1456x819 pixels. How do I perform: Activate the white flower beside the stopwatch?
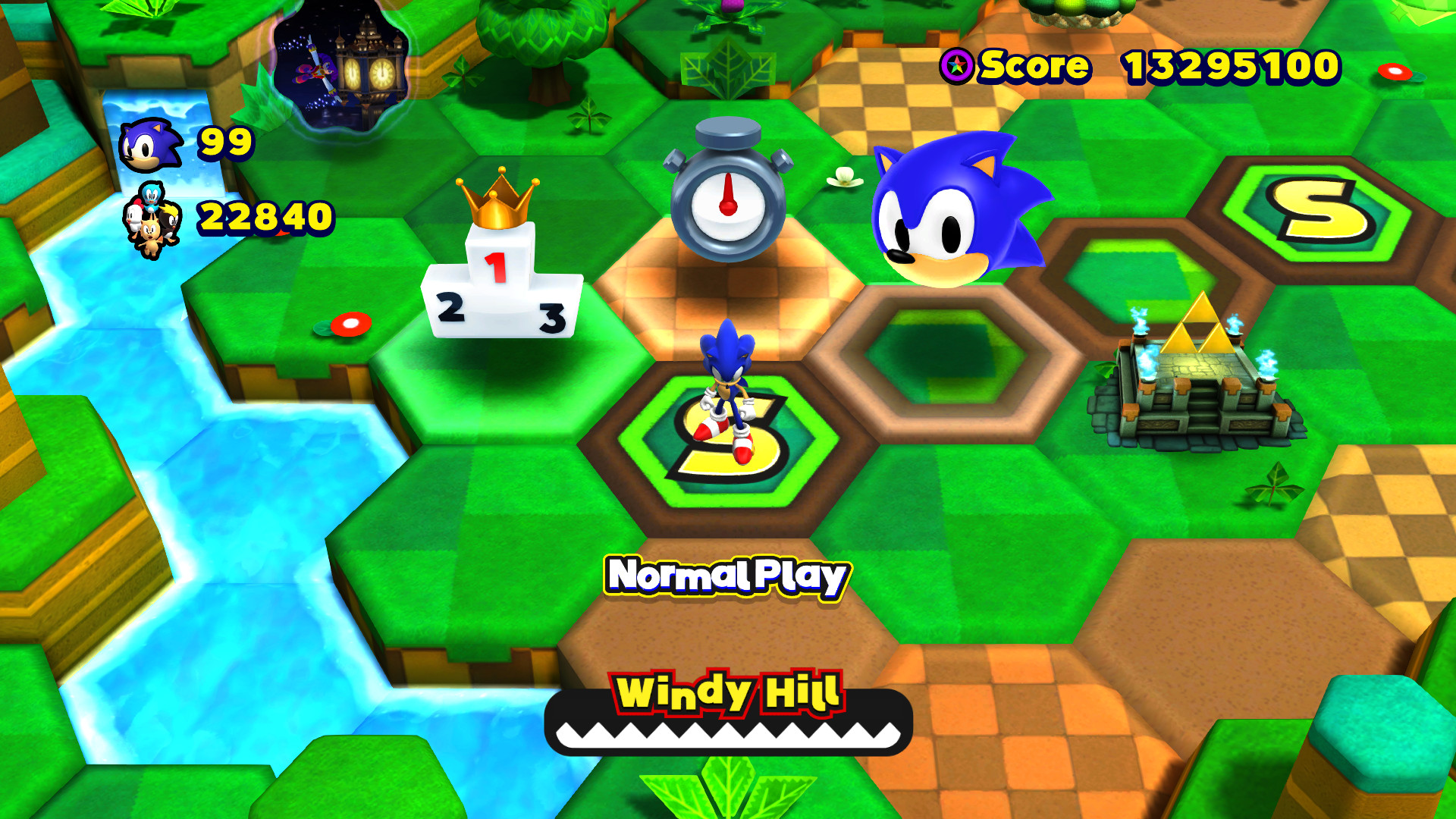pyautogui.click(x=844, y=174)
